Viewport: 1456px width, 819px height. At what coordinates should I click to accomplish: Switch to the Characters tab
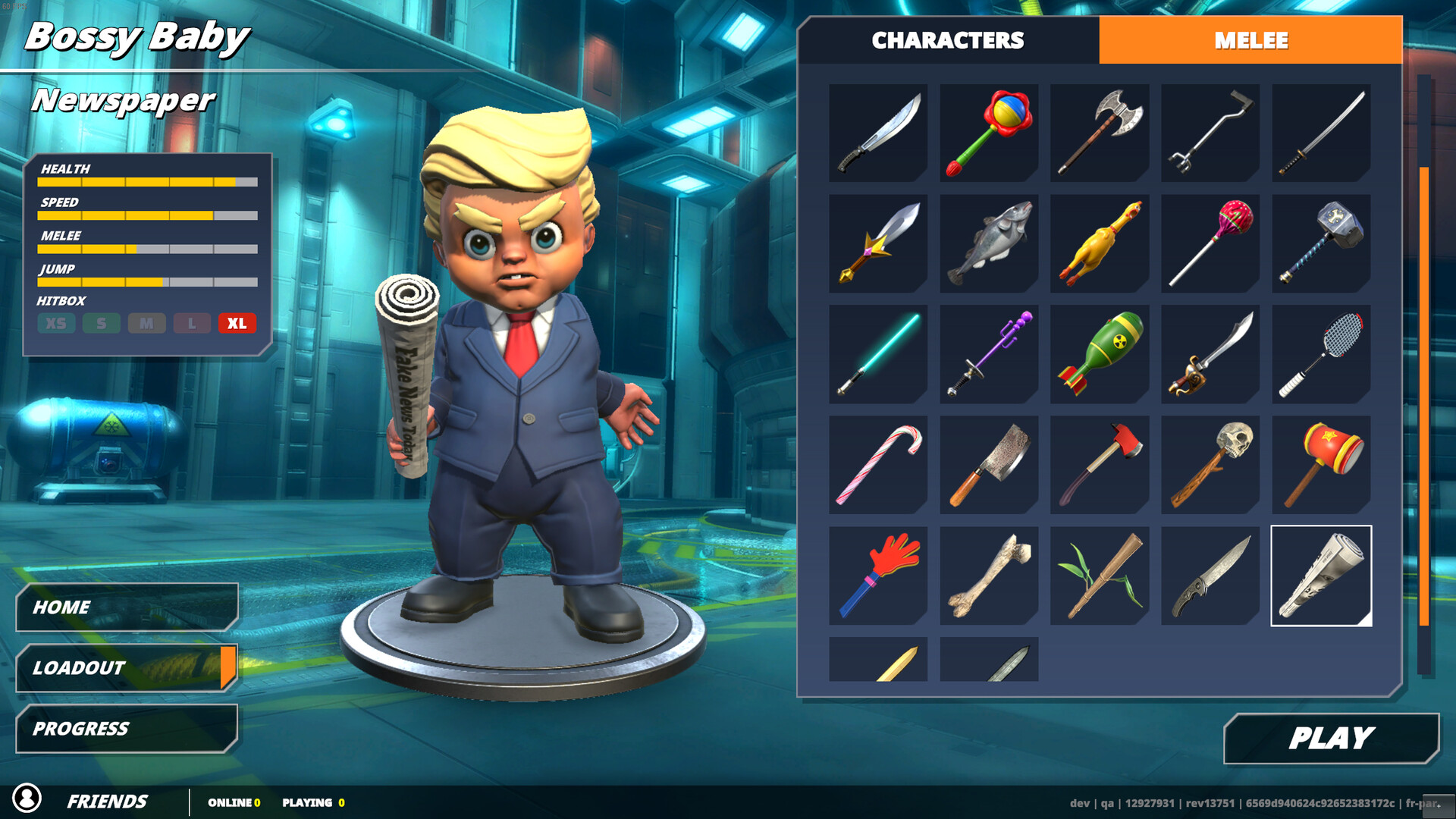coord(948,40)
